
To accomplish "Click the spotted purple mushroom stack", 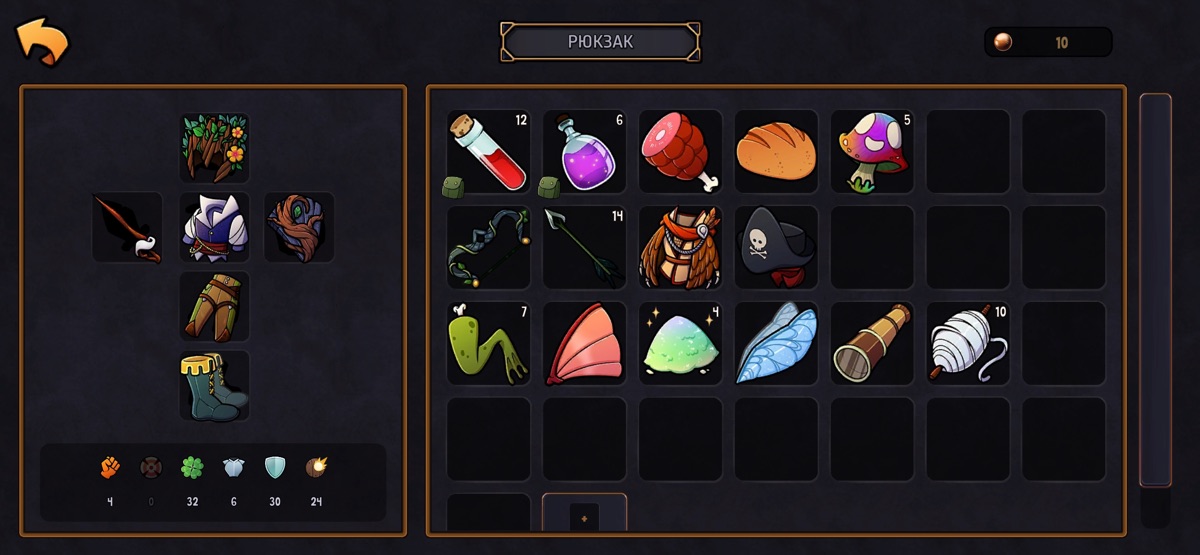I will [872, 151].
